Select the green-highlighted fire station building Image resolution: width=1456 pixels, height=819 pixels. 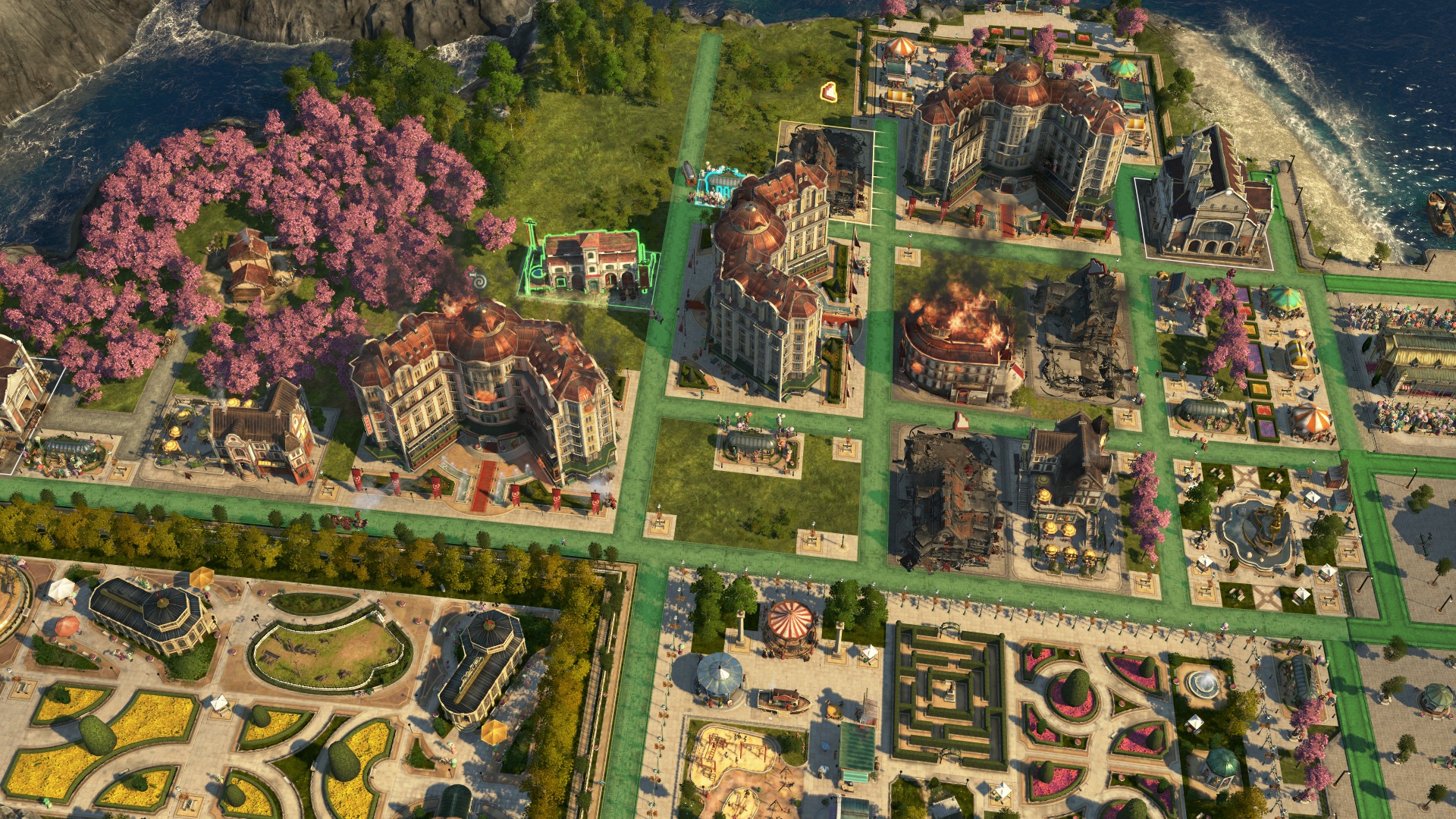point(591,262)
